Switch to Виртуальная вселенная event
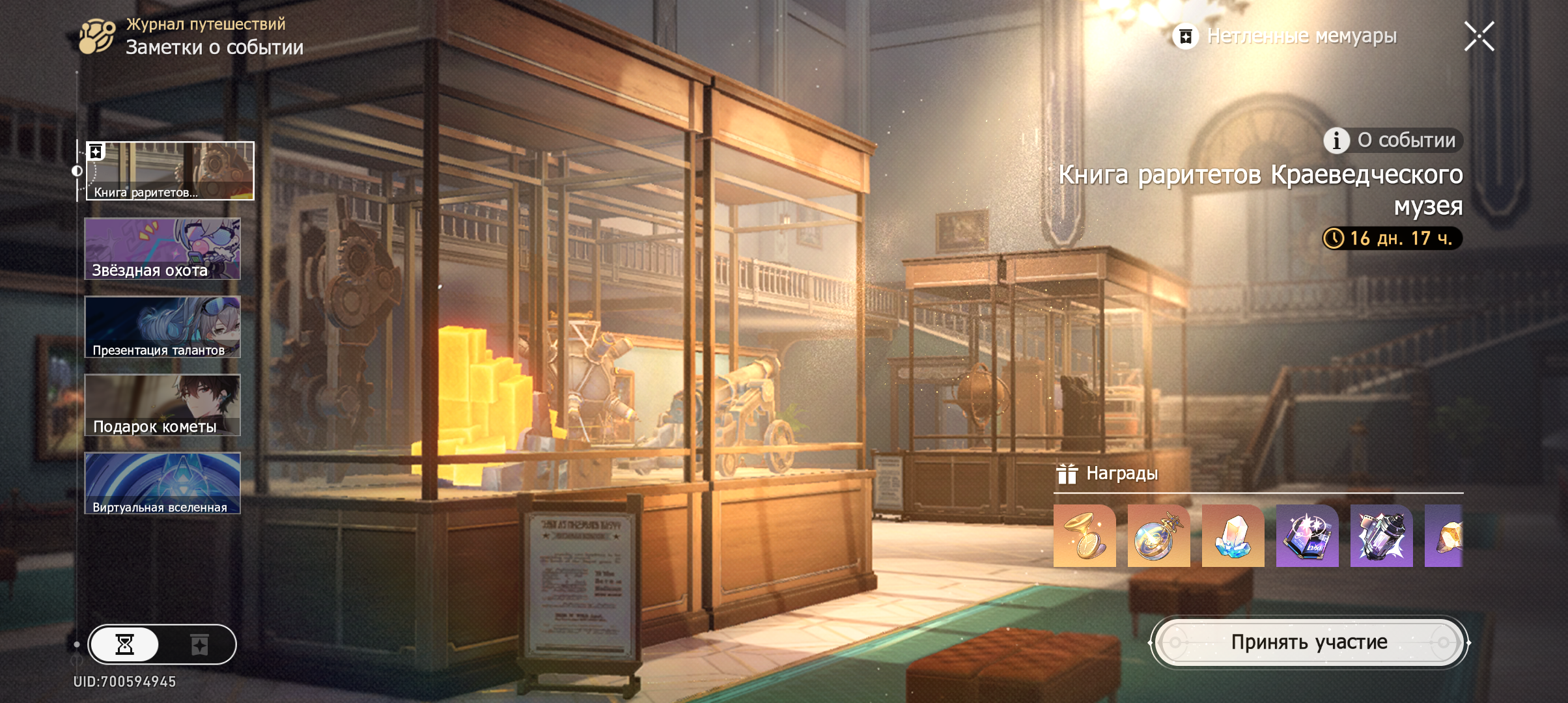The height and width of the screenshot is (703, 1568). click(163, 483)
